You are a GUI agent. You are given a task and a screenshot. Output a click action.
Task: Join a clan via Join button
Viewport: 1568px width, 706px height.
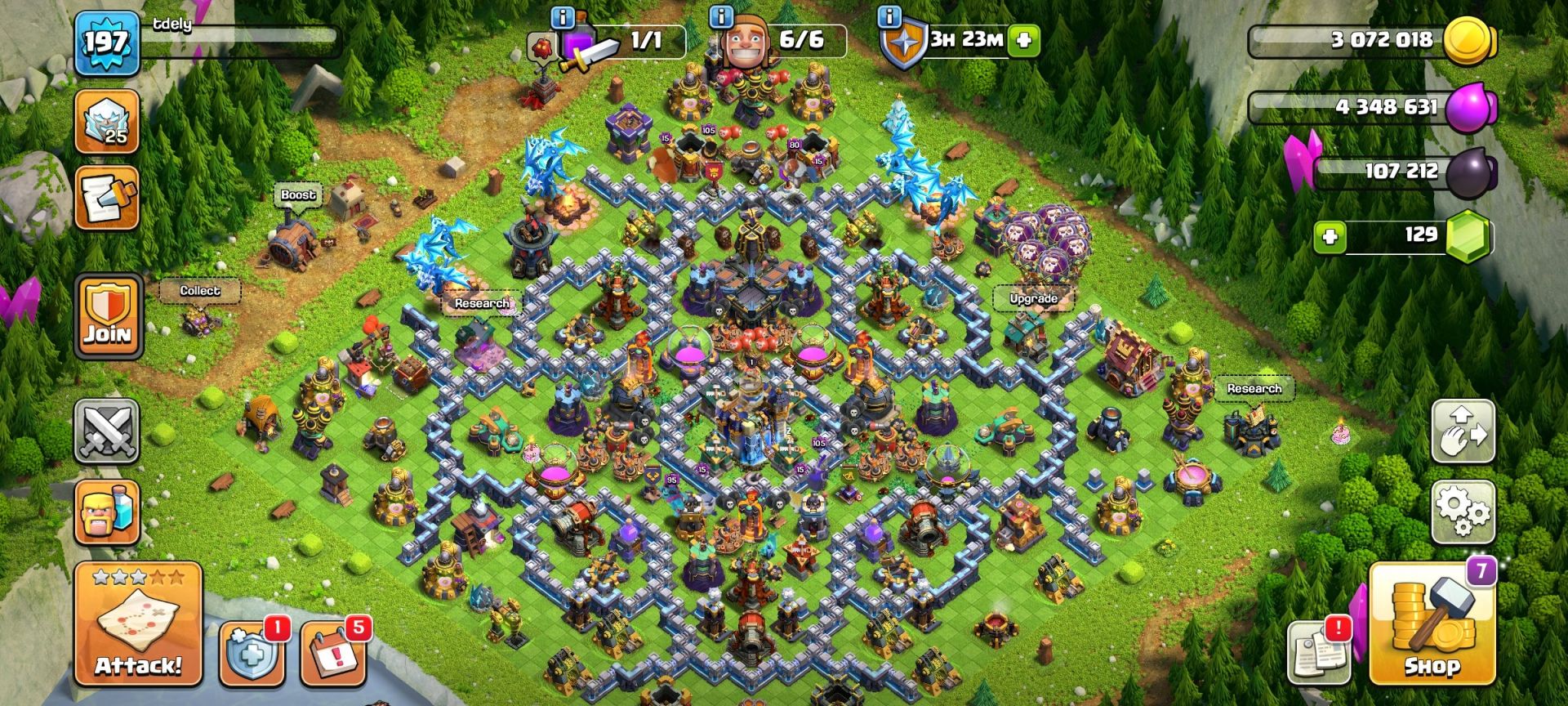click(108, 316)
